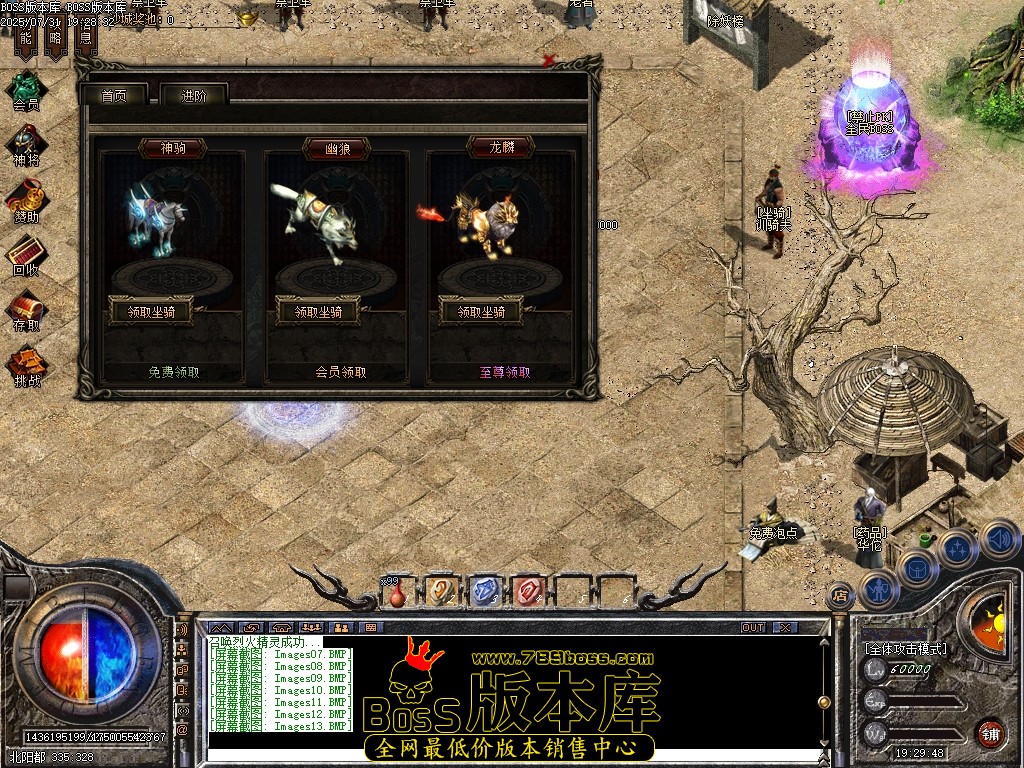The height and width of the screenshot is (768, 1024).
Task: Open the 赞助 sponsor icon
Action: click(26, 199)
